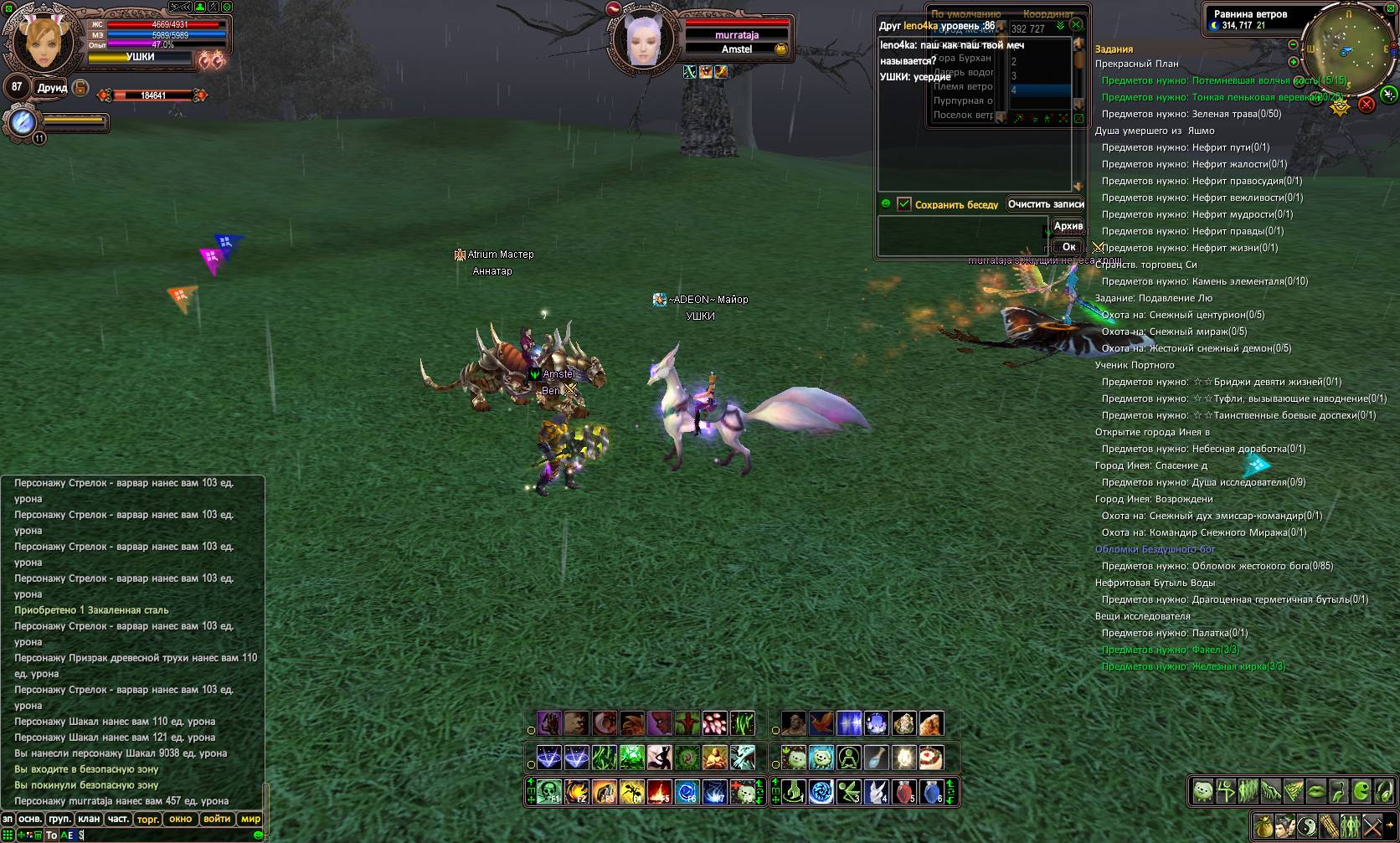Zoom in the minimap with plus button
This screenshot has height=843, width=1400.
click(1293, 62)
